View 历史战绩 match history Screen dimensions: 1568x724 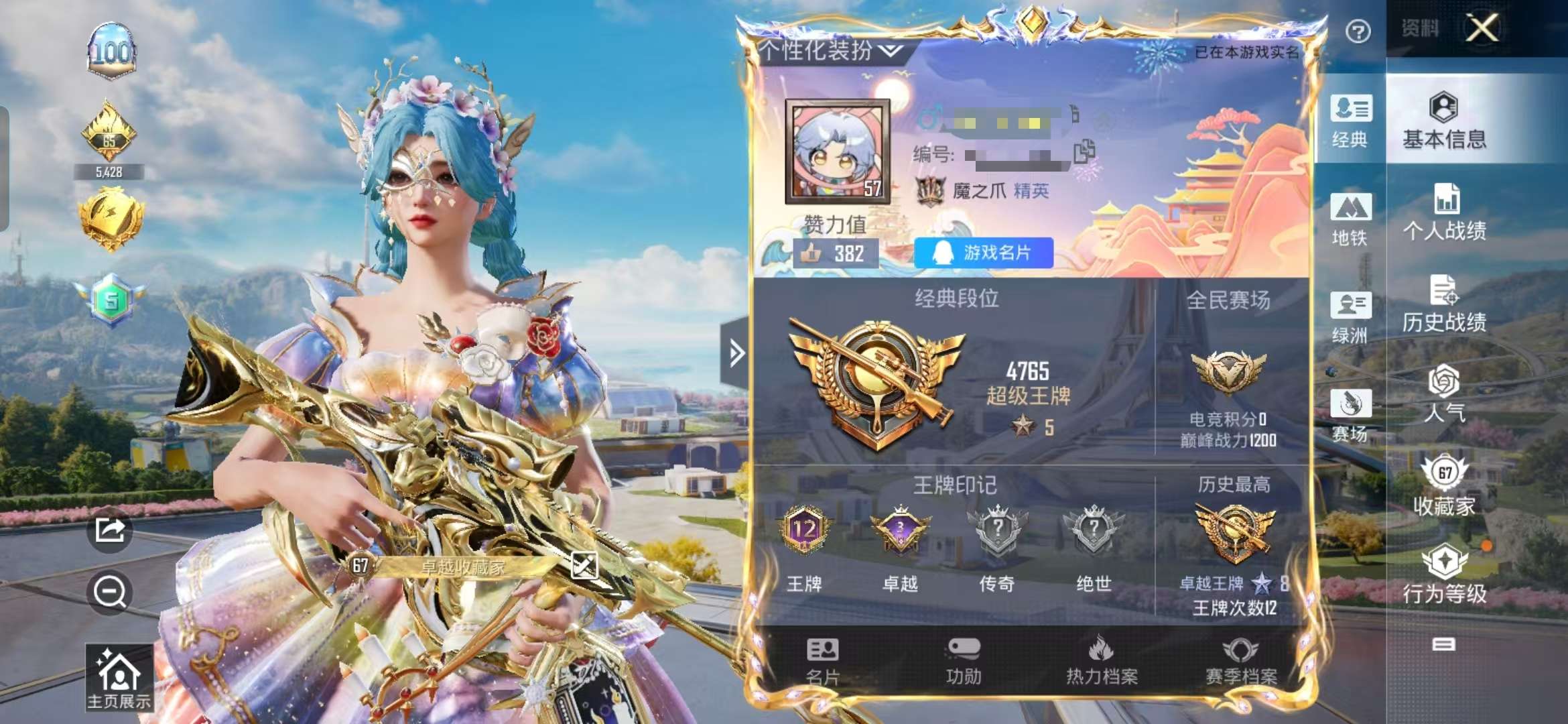(1444, 304)
